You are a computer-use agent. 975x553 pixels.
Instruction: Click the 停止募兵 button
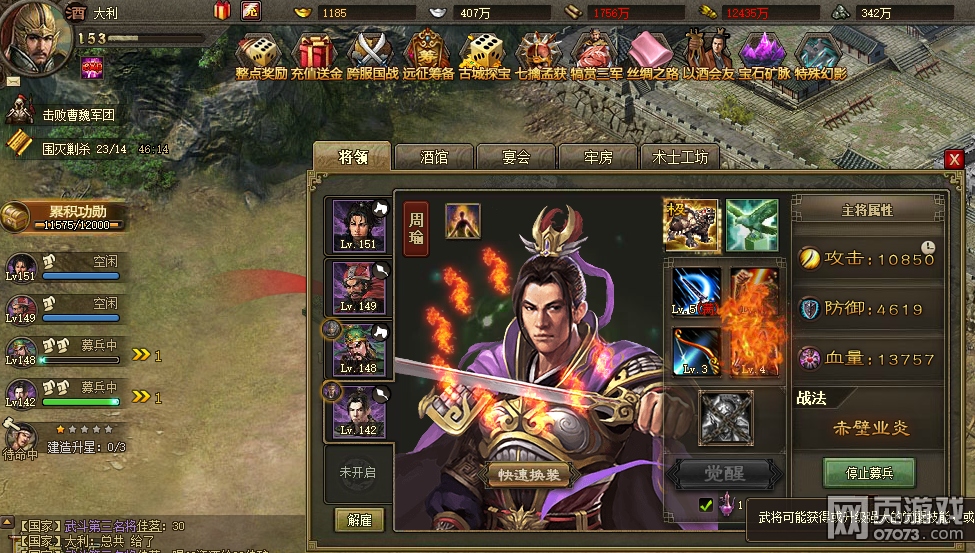point(869,472)
